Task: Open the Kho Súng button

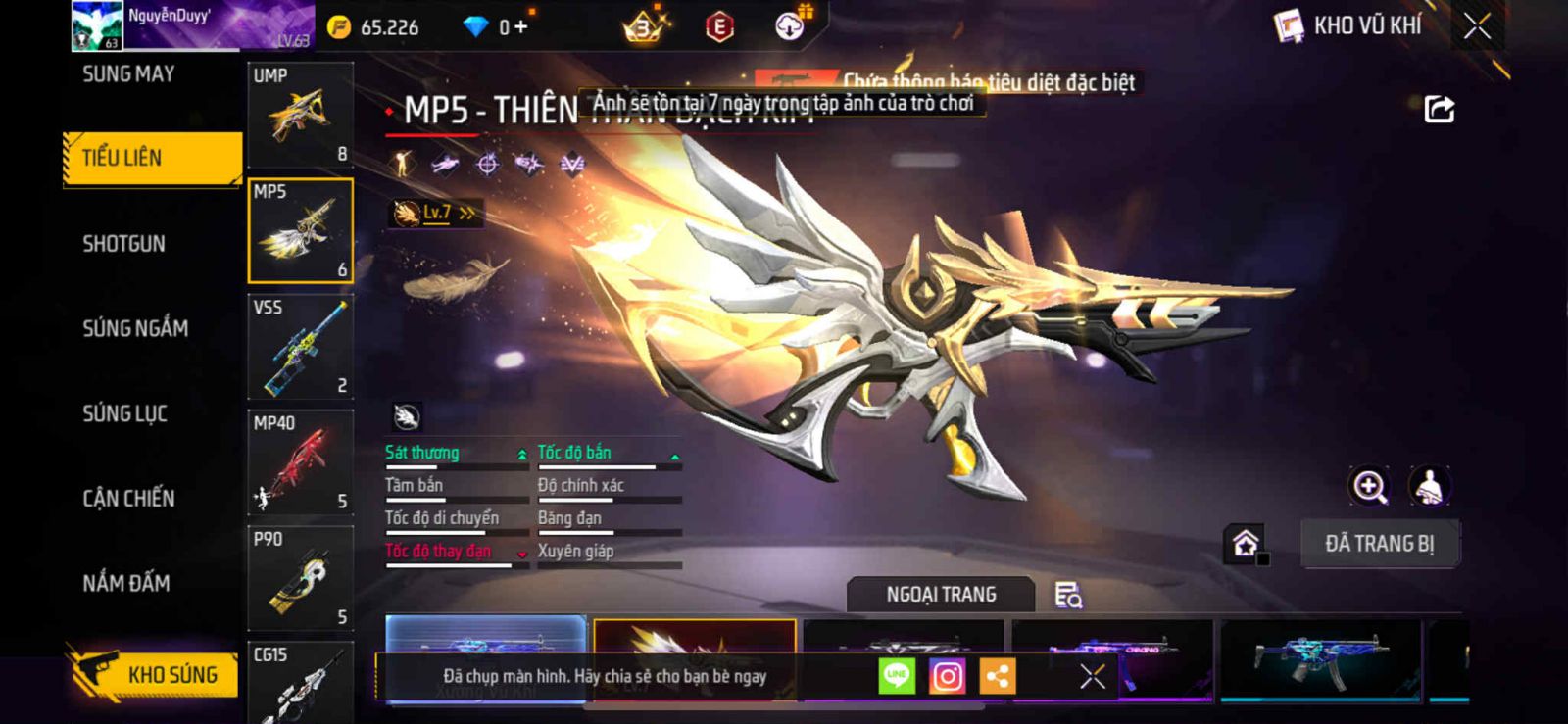Action: [153, 674]
